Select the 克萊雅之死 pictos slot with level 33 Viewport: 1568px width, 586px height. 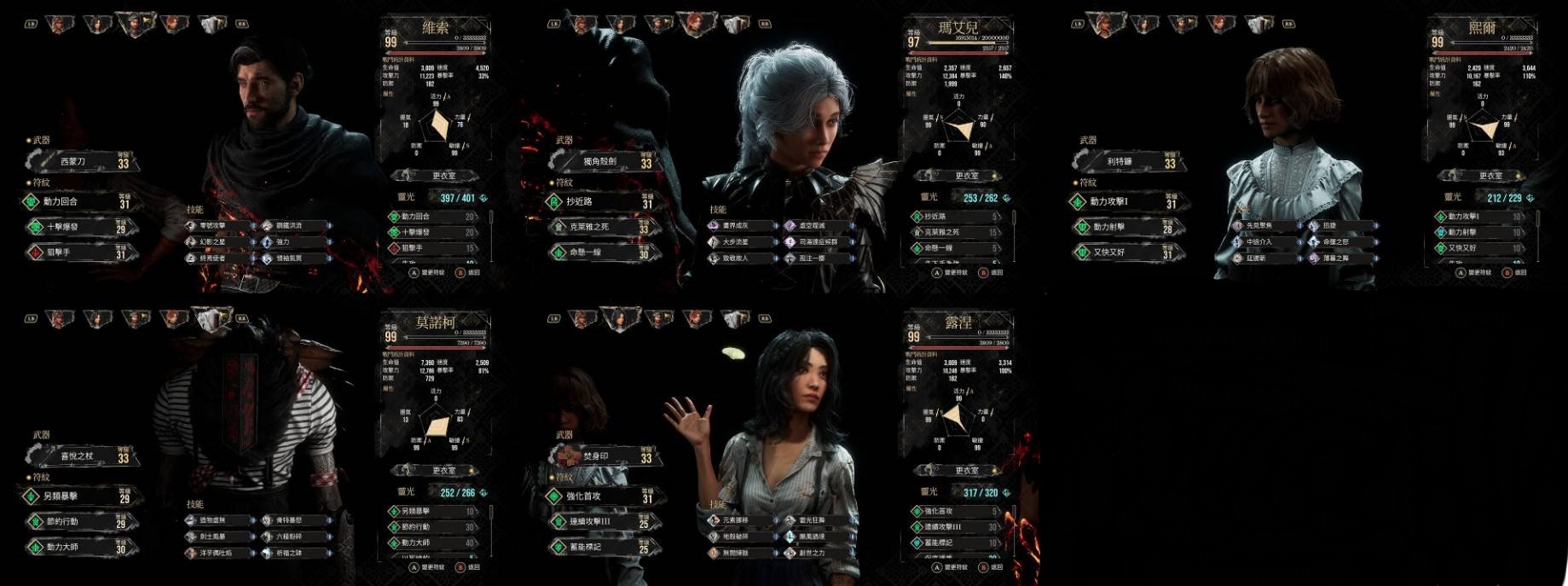pos(599,227)
